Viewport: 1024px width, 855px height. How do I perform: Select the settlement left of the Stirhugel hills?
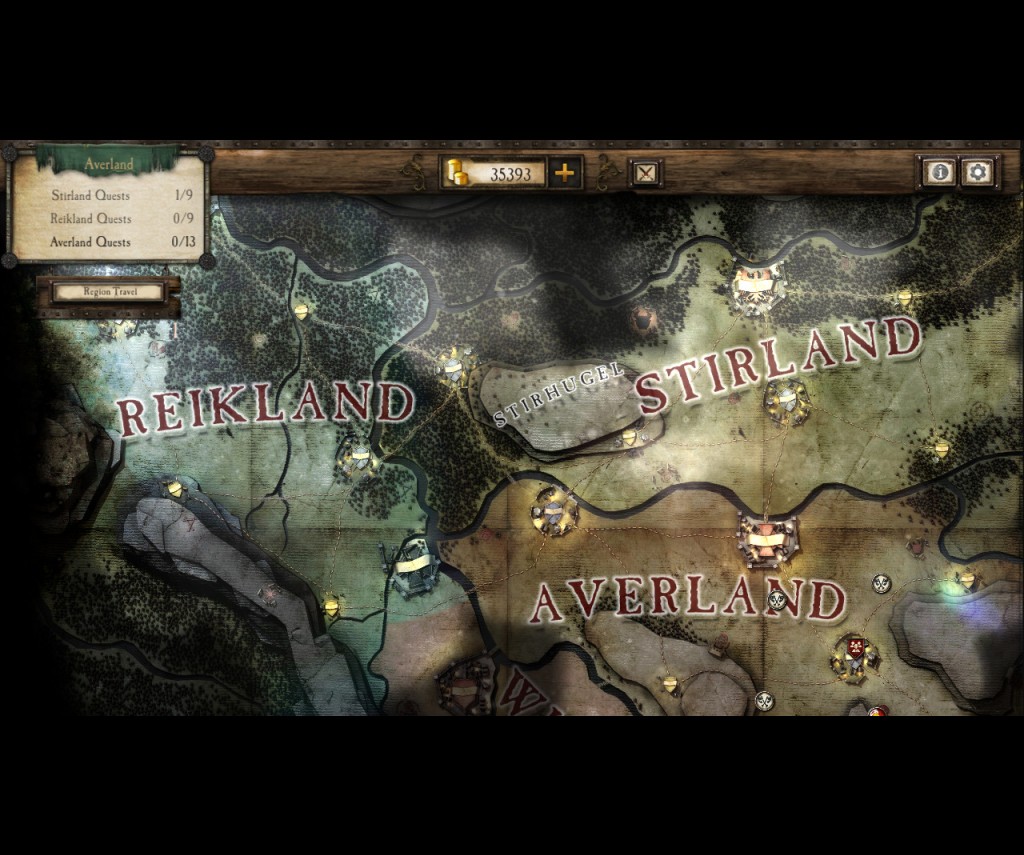456,365
